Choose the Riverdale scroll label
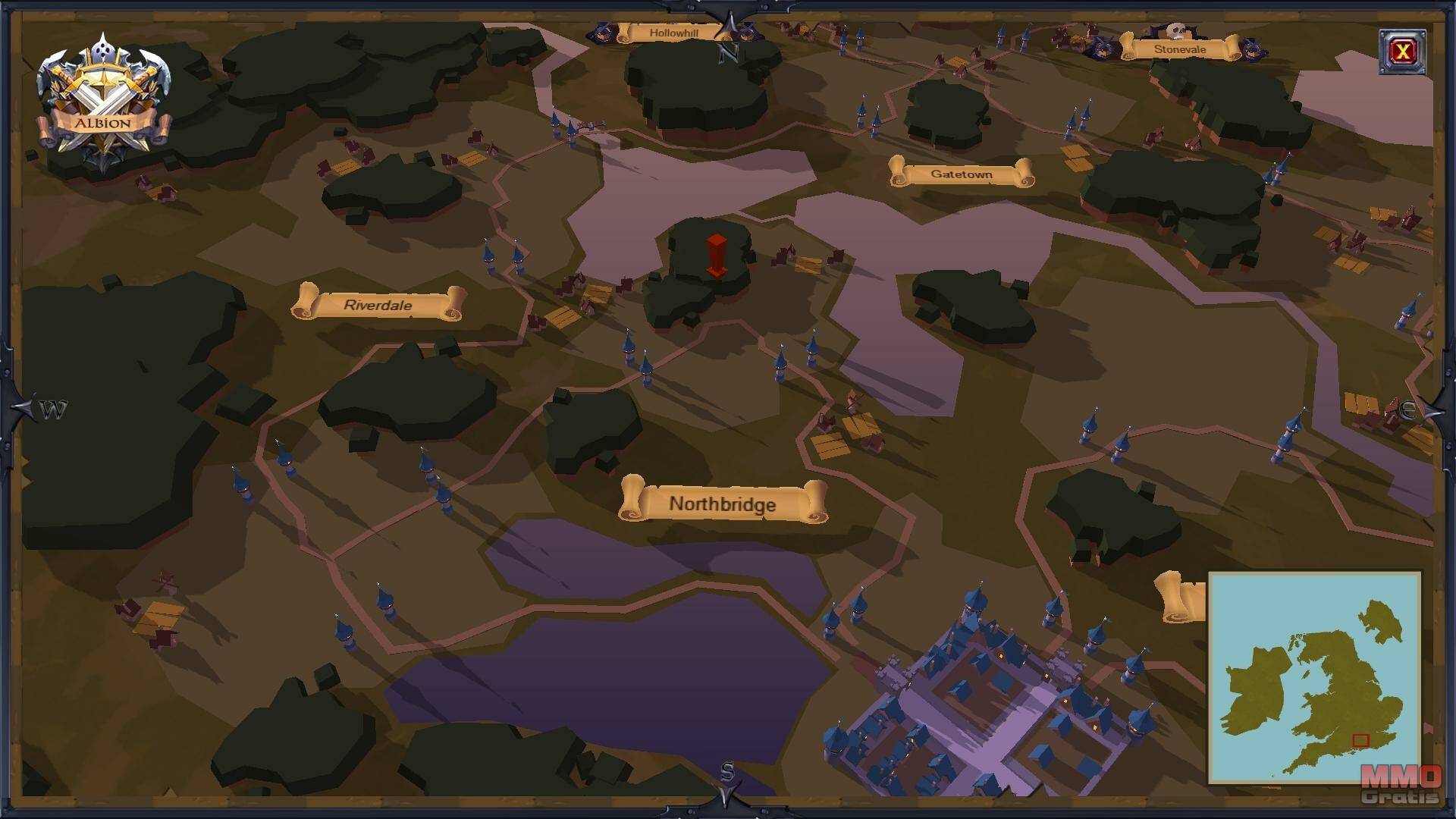Viewport: 1456px width, 819px height. click(378, 305)
